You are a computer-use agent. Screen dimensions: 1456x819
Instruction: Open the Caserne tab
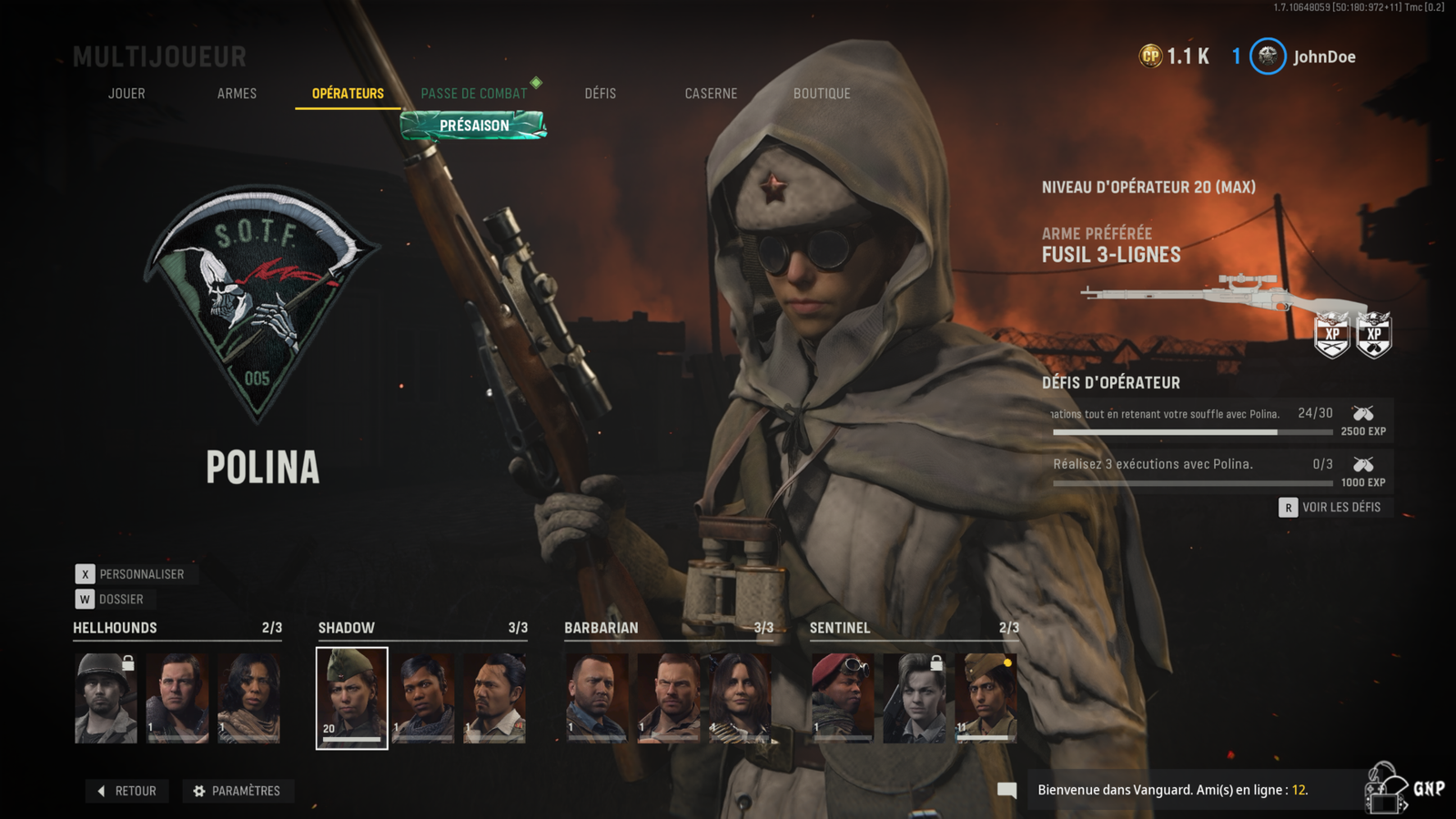tap(711, 94)
